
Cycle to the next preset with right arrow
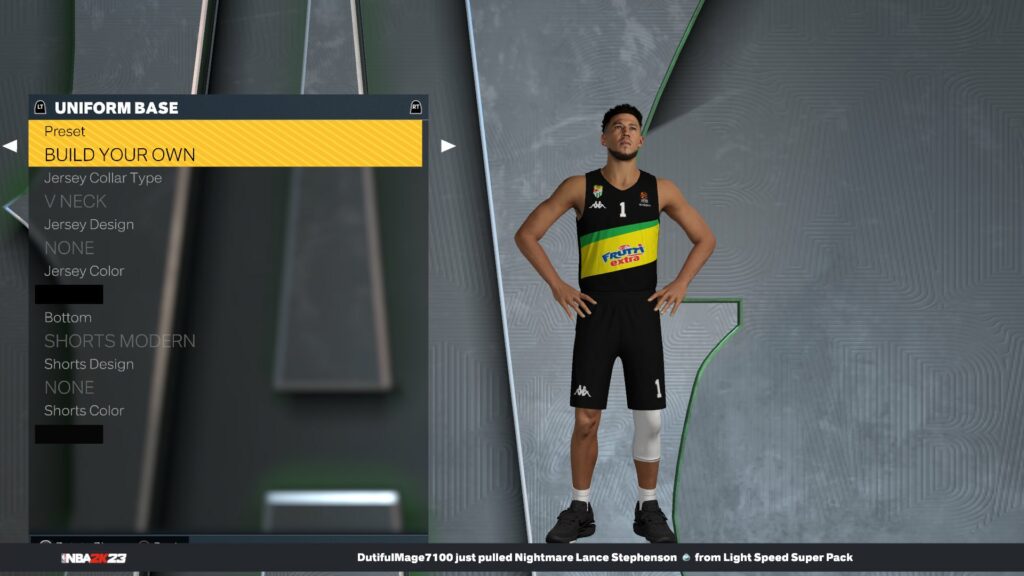[x=447, y=146]
